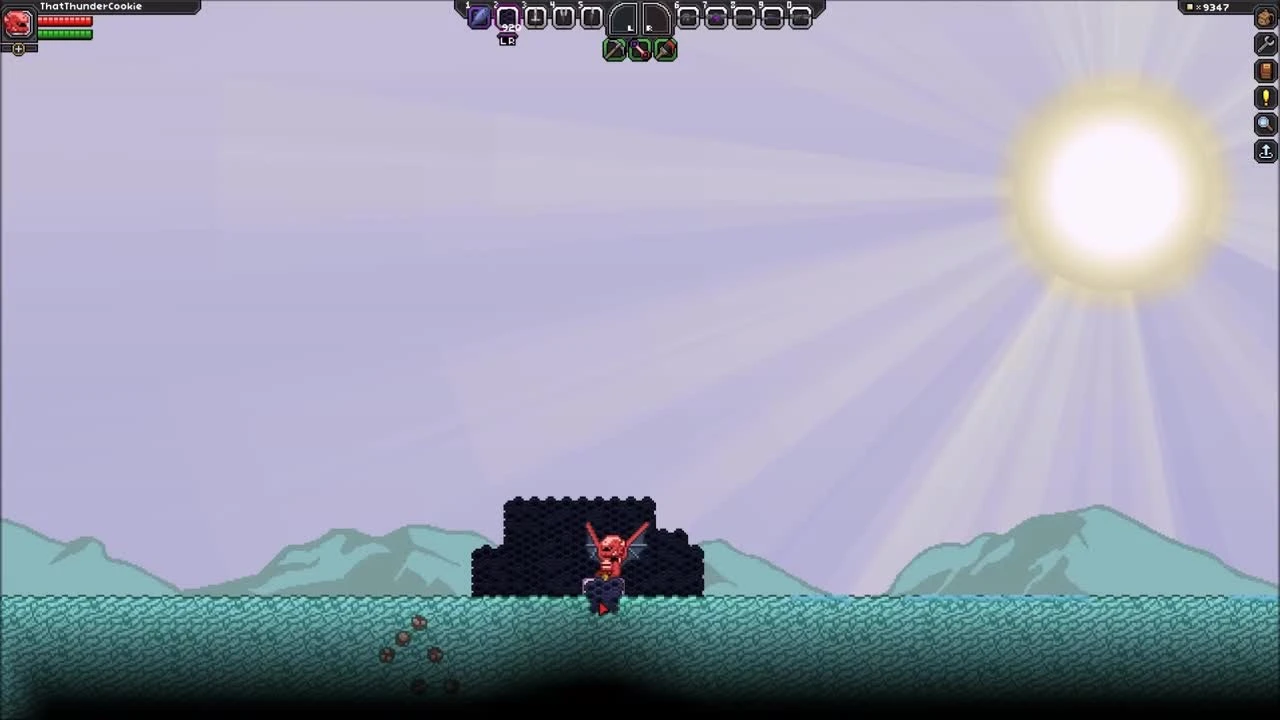1280x720 pixels.
Task: Expand the character stats plus button
Action: pyautogui.click(x=19, y=48)
